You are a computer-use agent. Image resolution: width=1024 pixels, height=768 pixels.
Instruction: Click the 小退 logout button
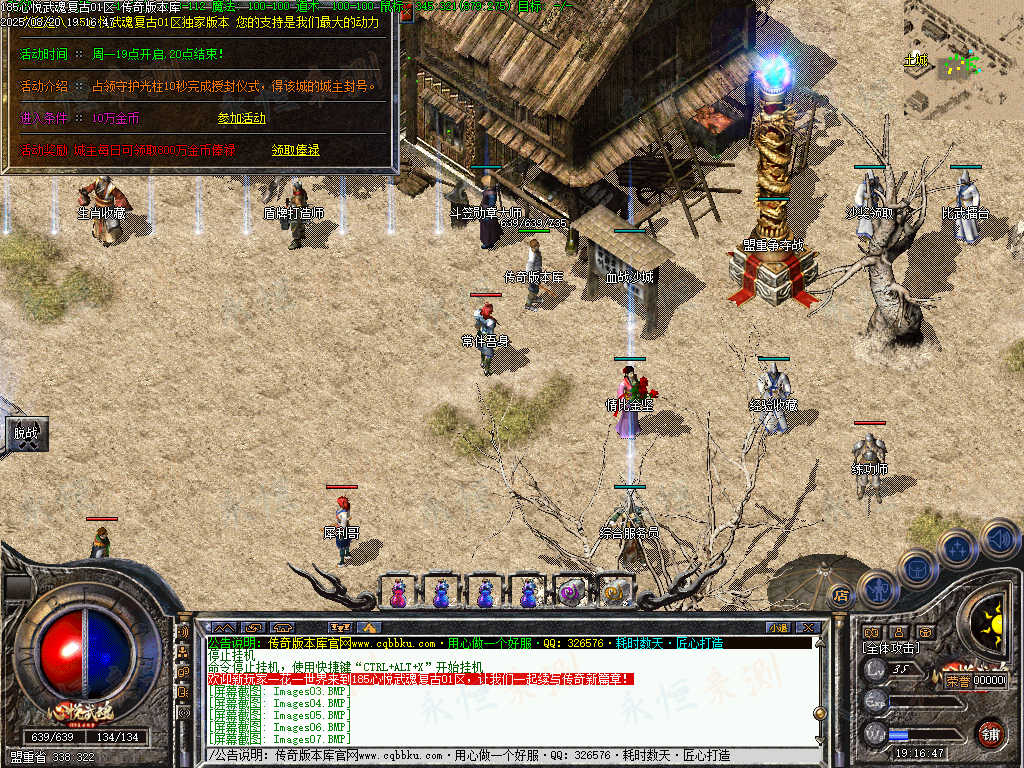click(777, 627)
